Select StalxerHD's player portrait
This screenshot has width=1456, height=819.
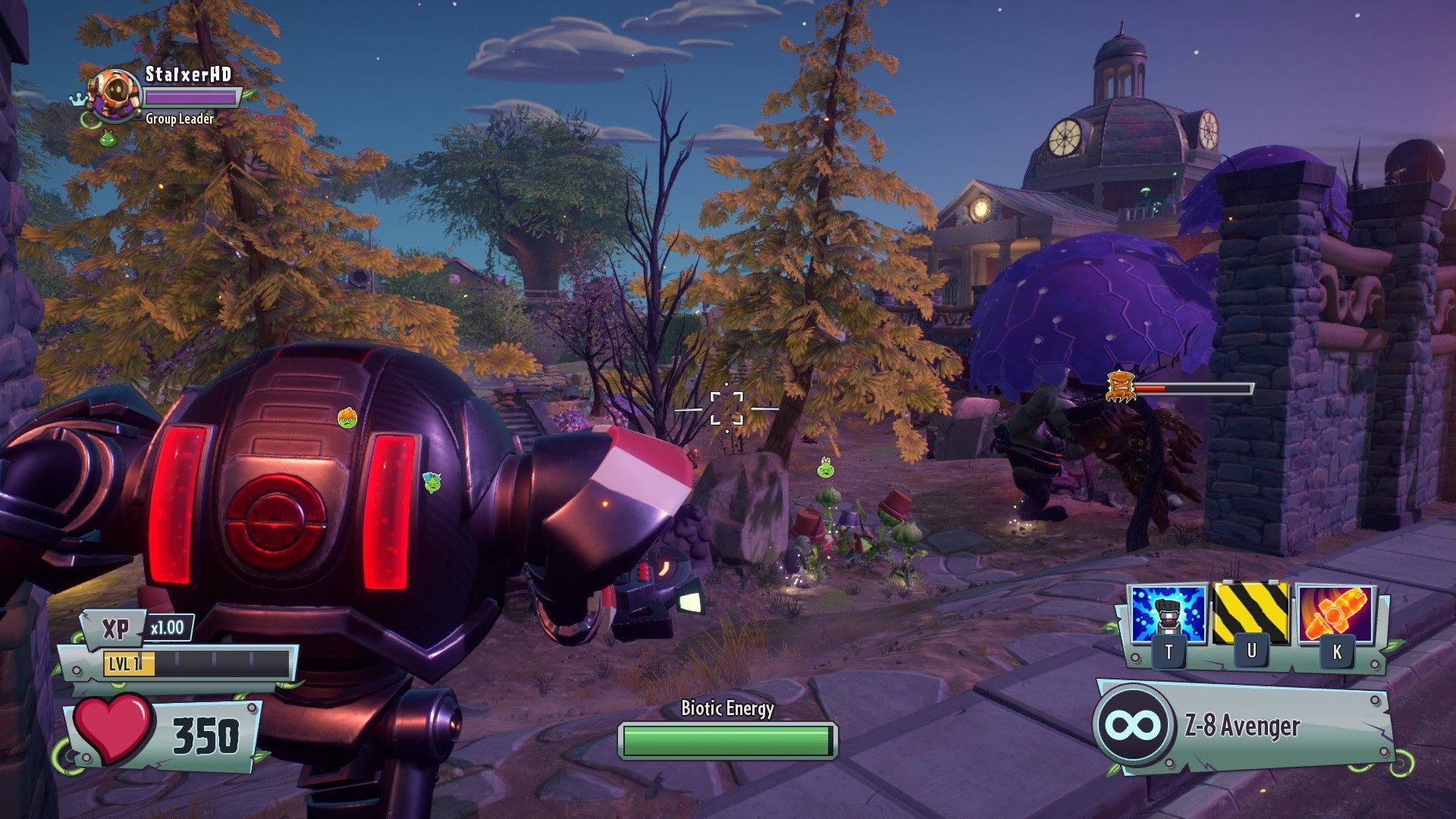[114, 94]
